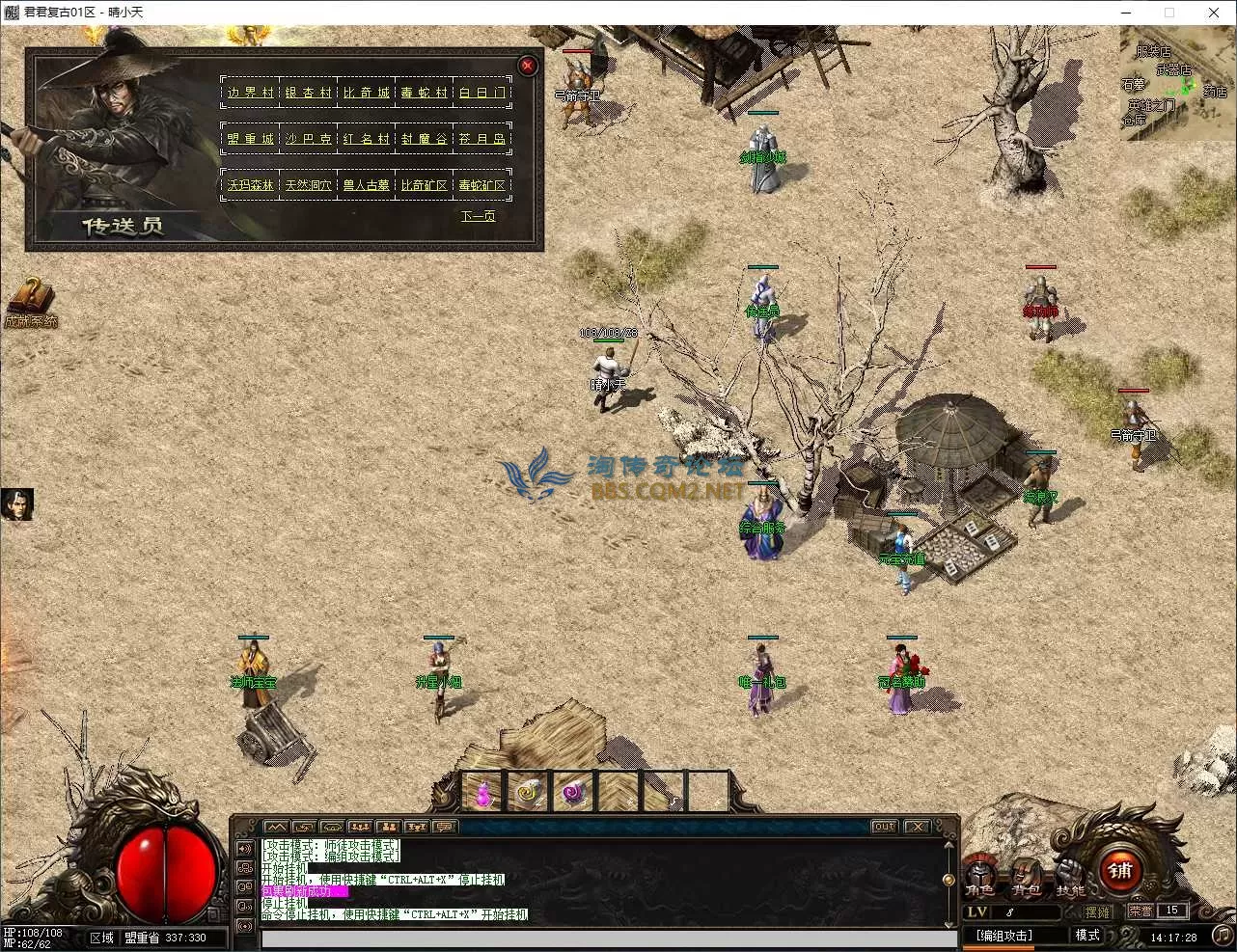
Task: Open the red 铺 shop button
Action: coord(1120,872)
